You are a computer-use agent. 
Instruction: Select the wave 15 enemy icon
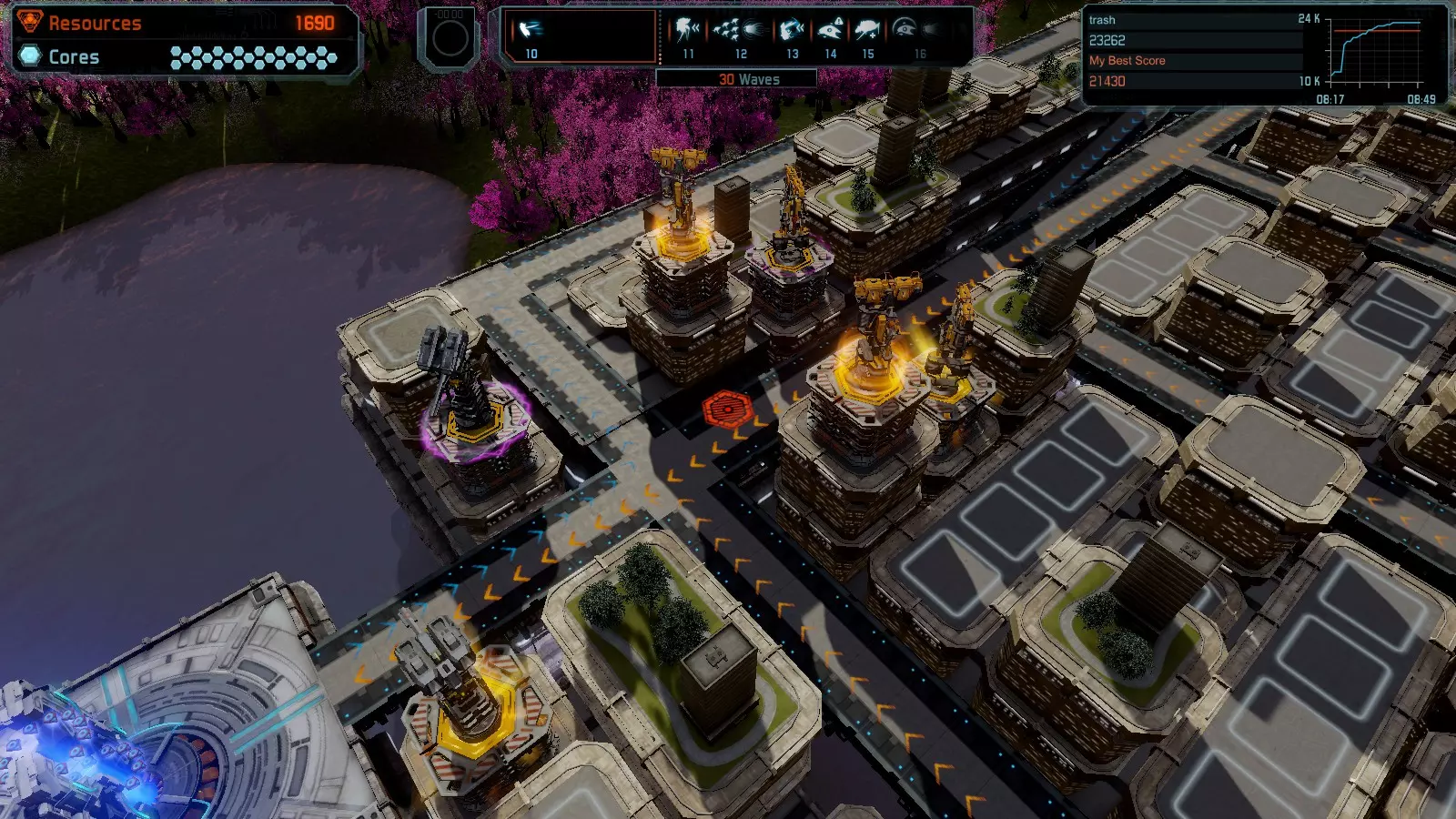point(867,32)
